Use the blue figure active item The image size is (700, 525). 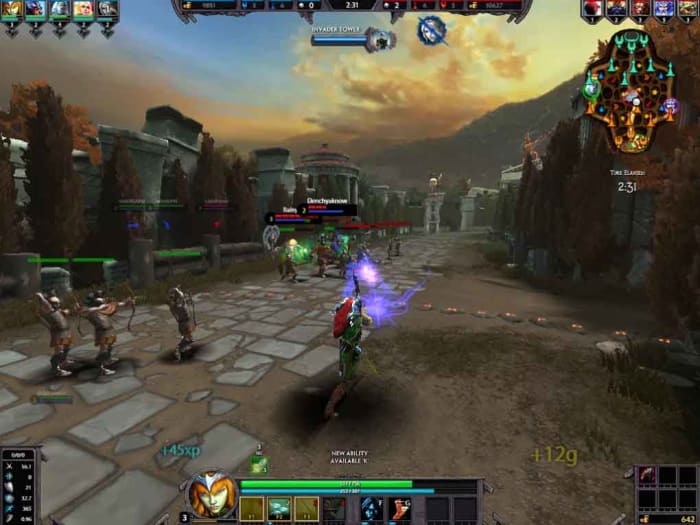371,509
